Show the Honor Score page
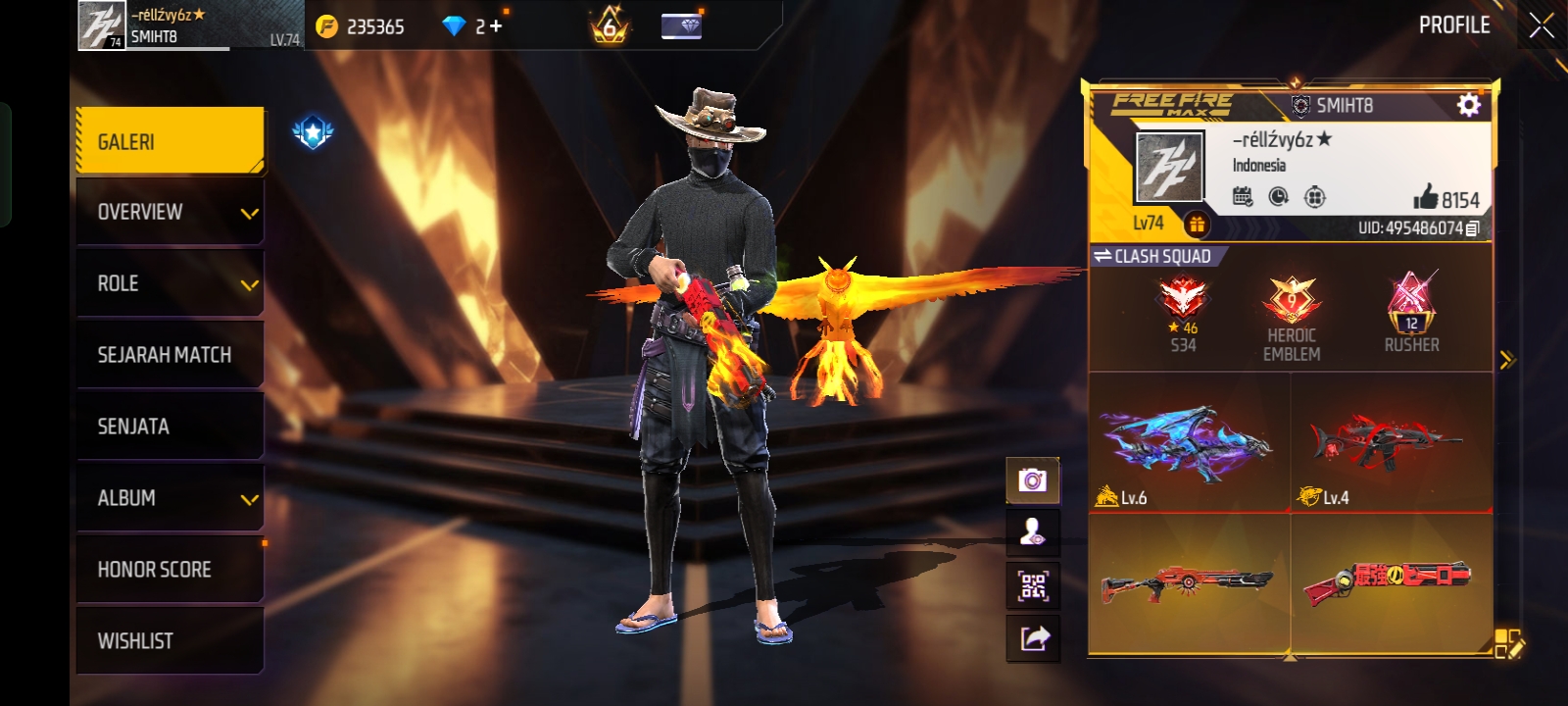1568x706 pixels. (170, 570)
